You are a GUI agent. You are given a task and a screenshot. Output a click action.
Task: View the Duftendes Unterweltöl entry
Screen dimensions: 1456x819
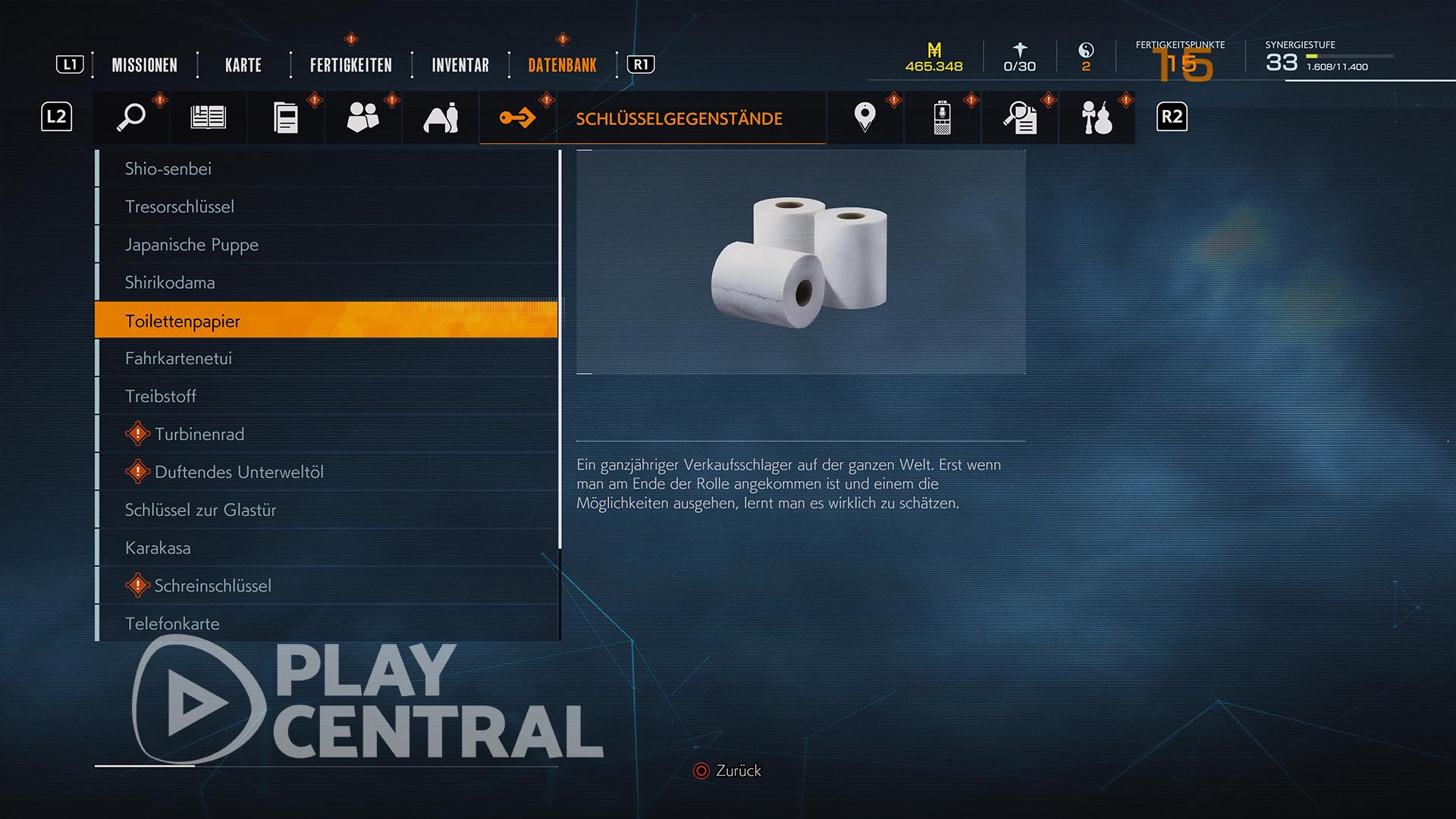(239, 472)
